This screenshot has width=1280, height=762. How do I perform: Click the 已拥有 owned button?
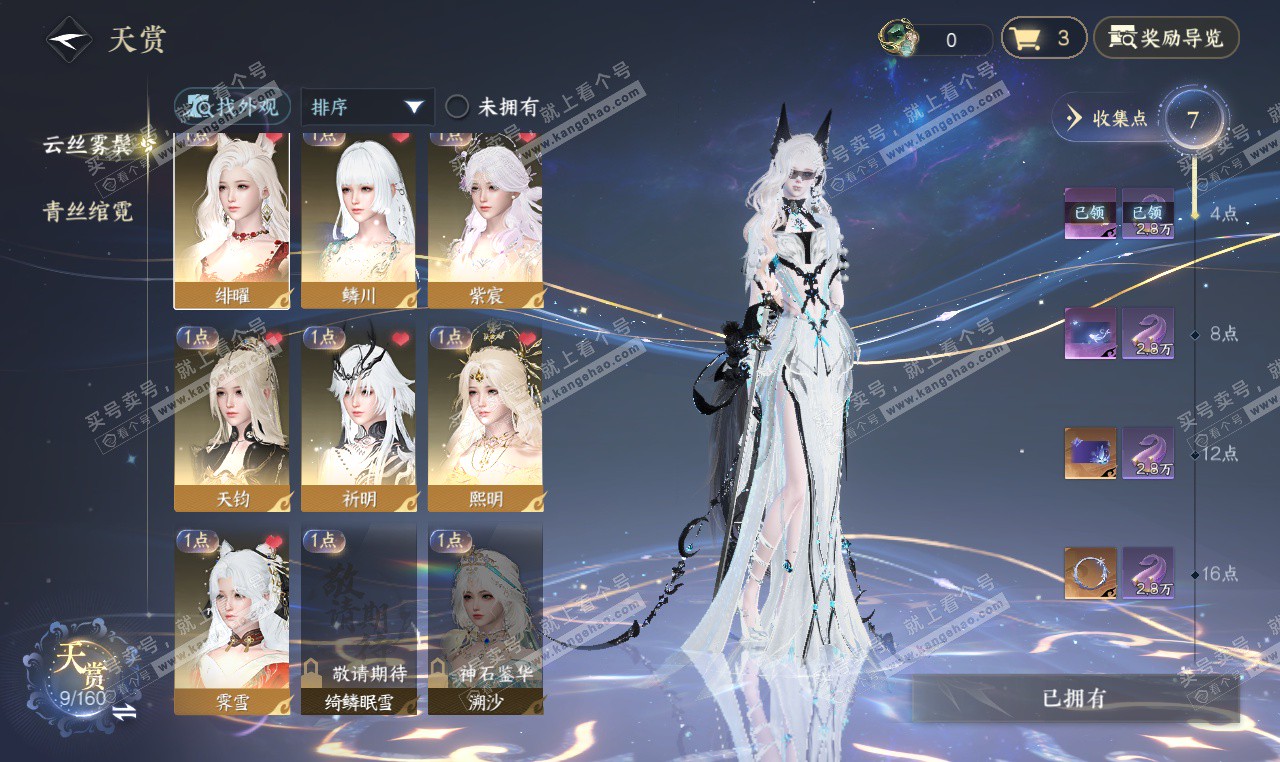click(1075, 698)
